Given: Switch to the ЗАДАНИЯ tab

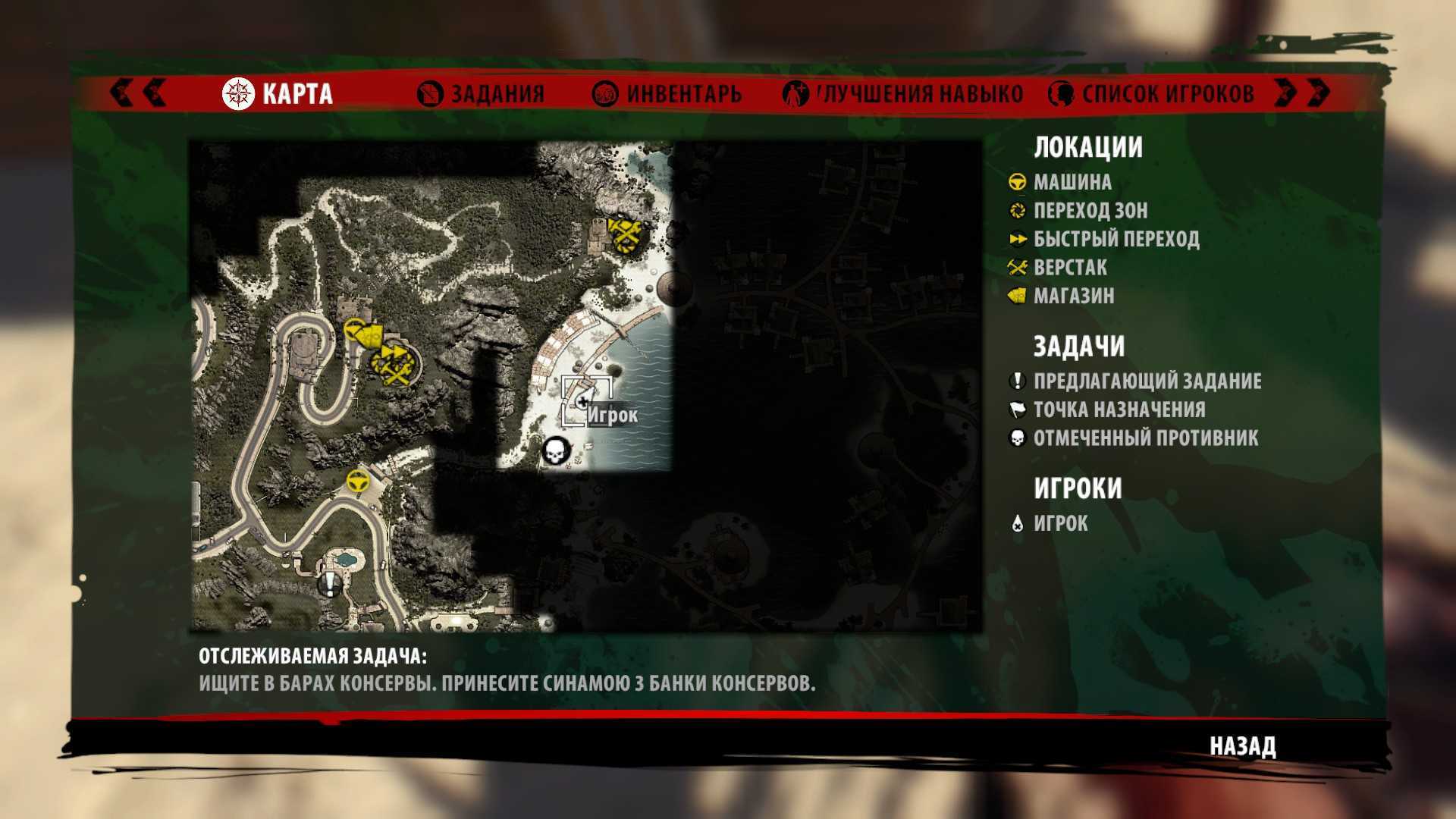Looking at the screenshot, I should point(482,94).
